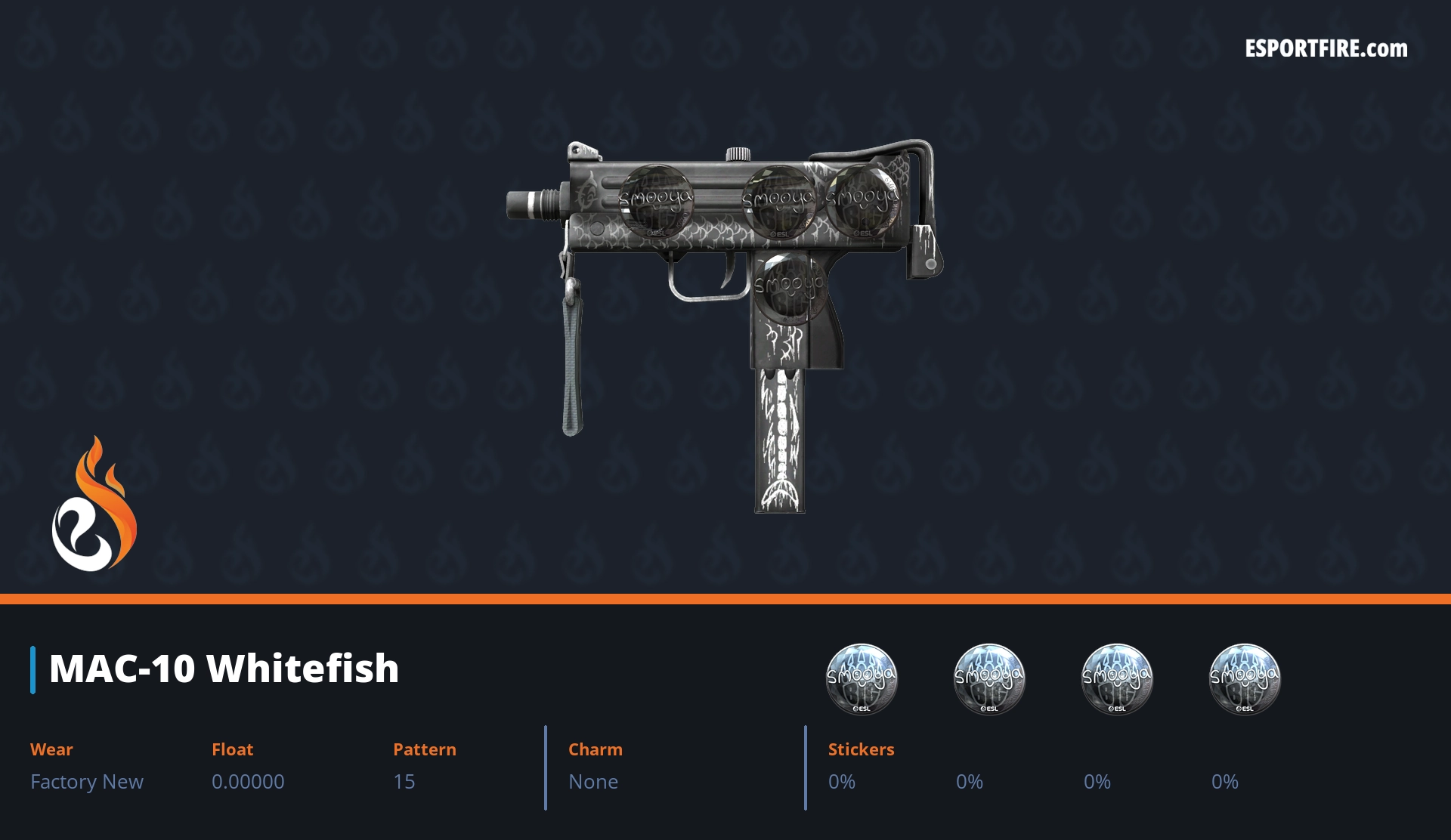
Task: Open the ESPORTFIRE.com site link
Action: coord(1326,49)
